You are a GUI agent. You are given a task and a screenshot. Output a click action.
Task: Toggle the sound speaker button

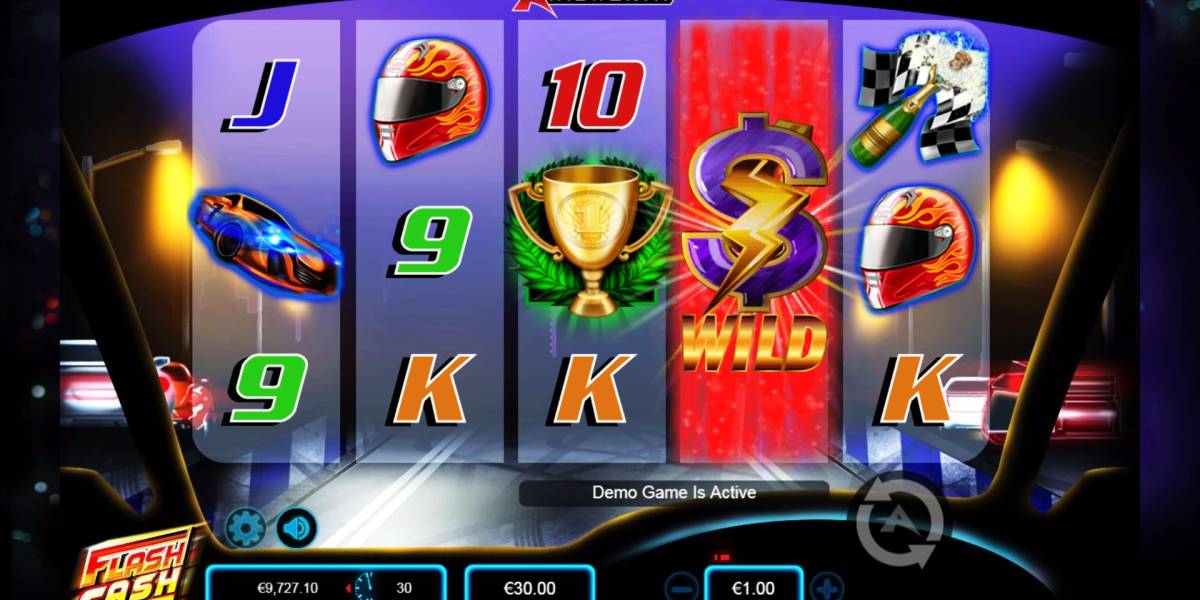click(296, 528)
